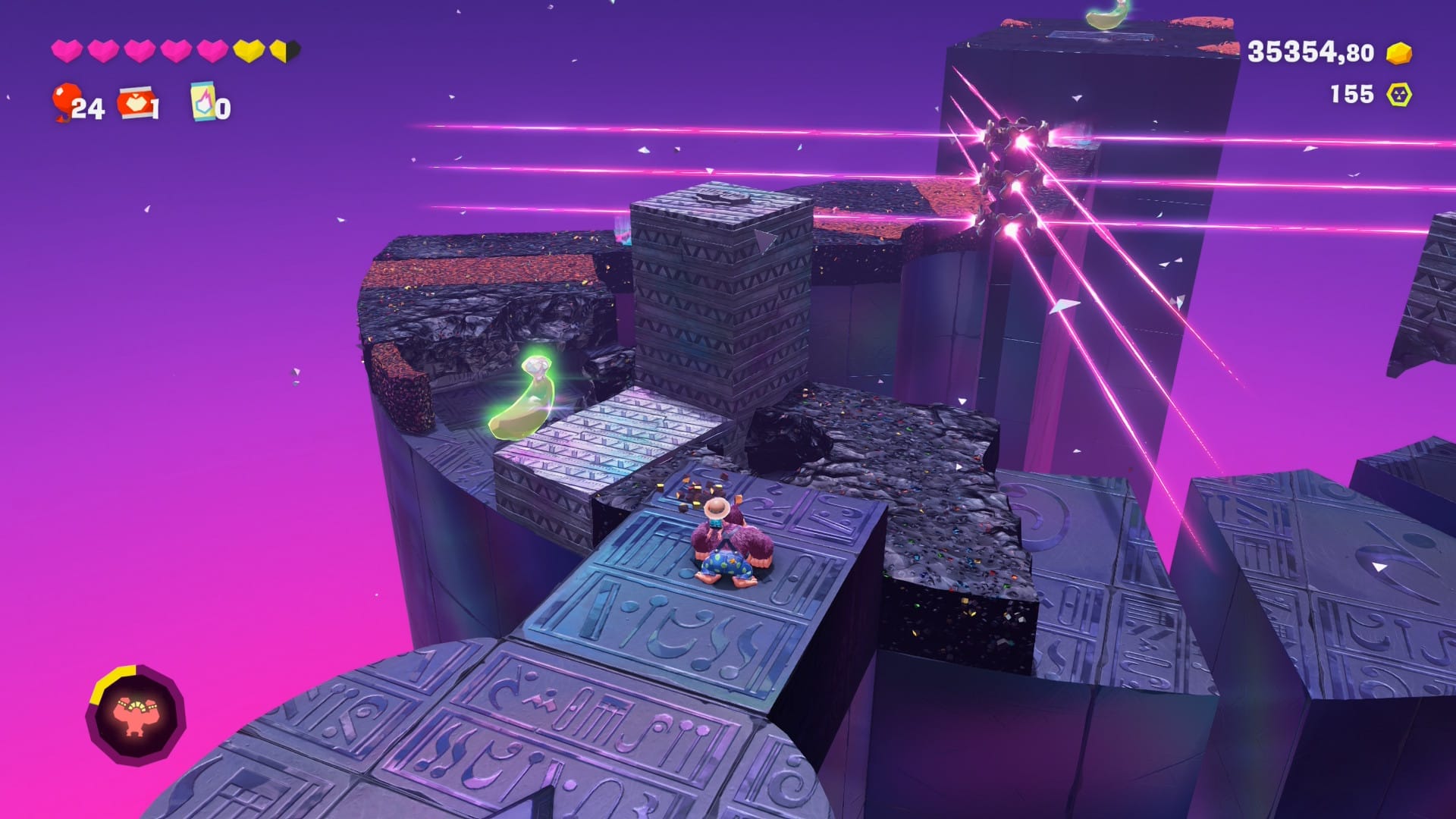Click the red heart item icon
The image size is (1456, 819).
[x=135, y=102]
